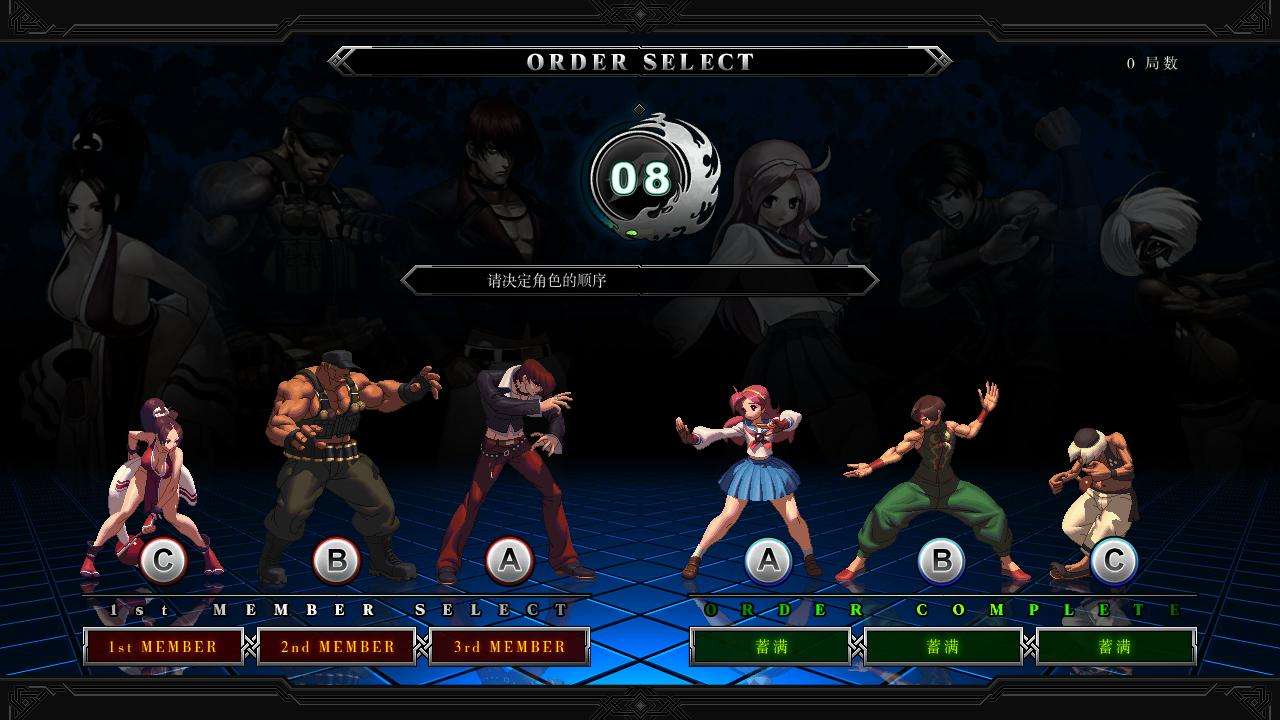
Task: Click the 3rd MEMBER slot
Action: pyautogui.click(x=509, y=647)
